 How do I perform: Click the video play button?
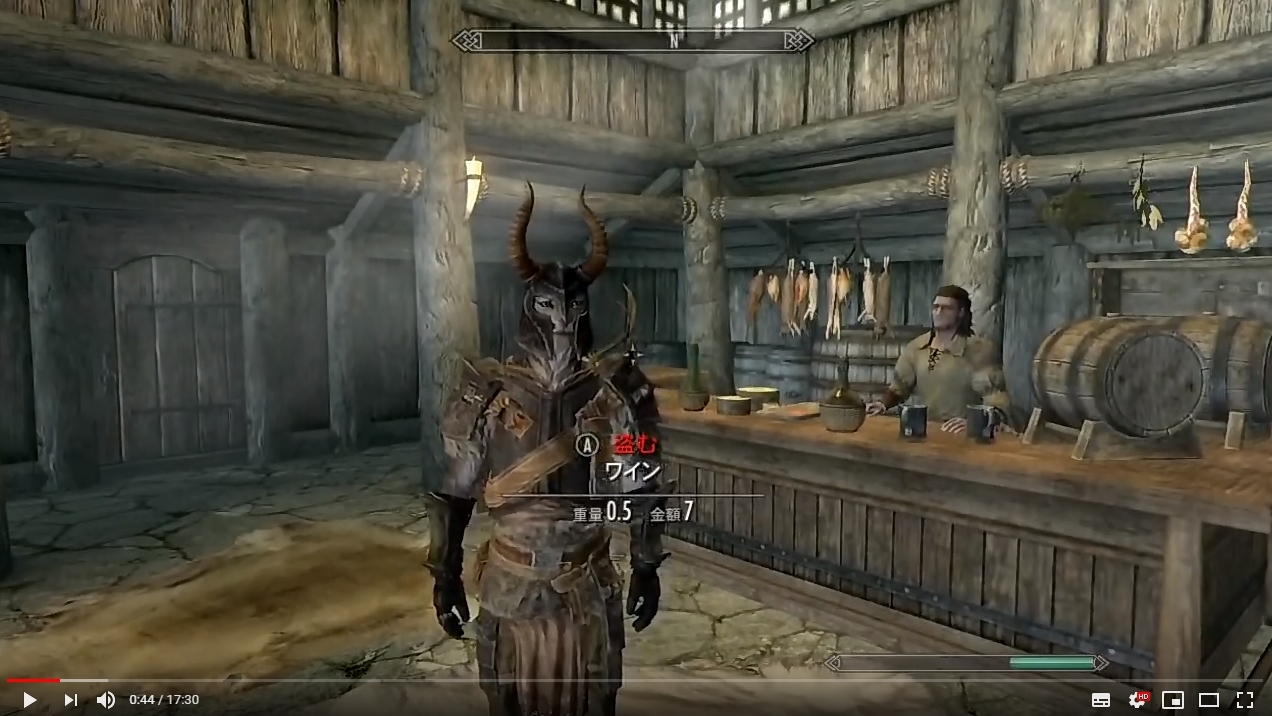pos(29,700)
